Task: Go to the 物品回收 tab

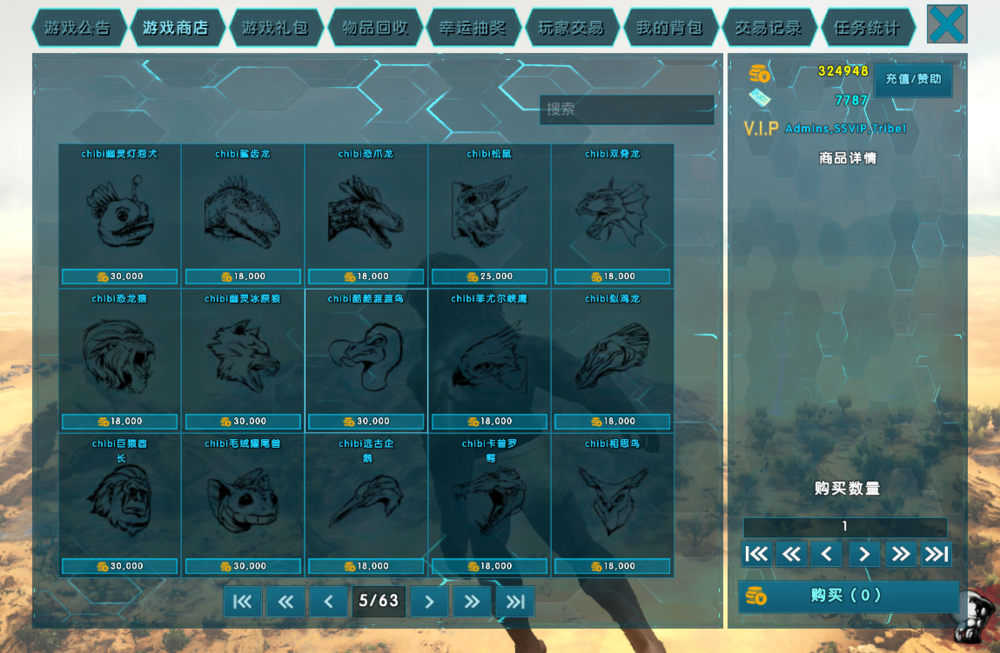Action: (x=374, y=28)
